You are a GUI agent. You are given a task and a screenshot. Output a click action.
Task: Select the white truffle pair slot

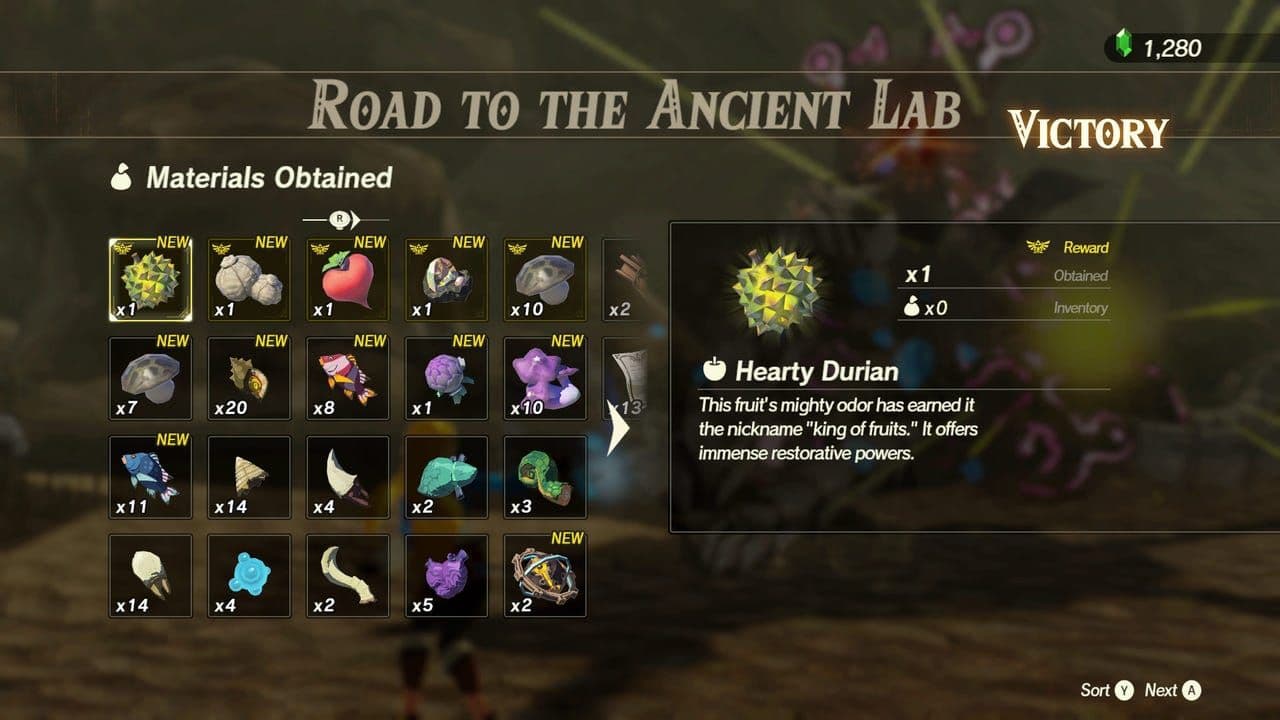click(x=249, y=280)
